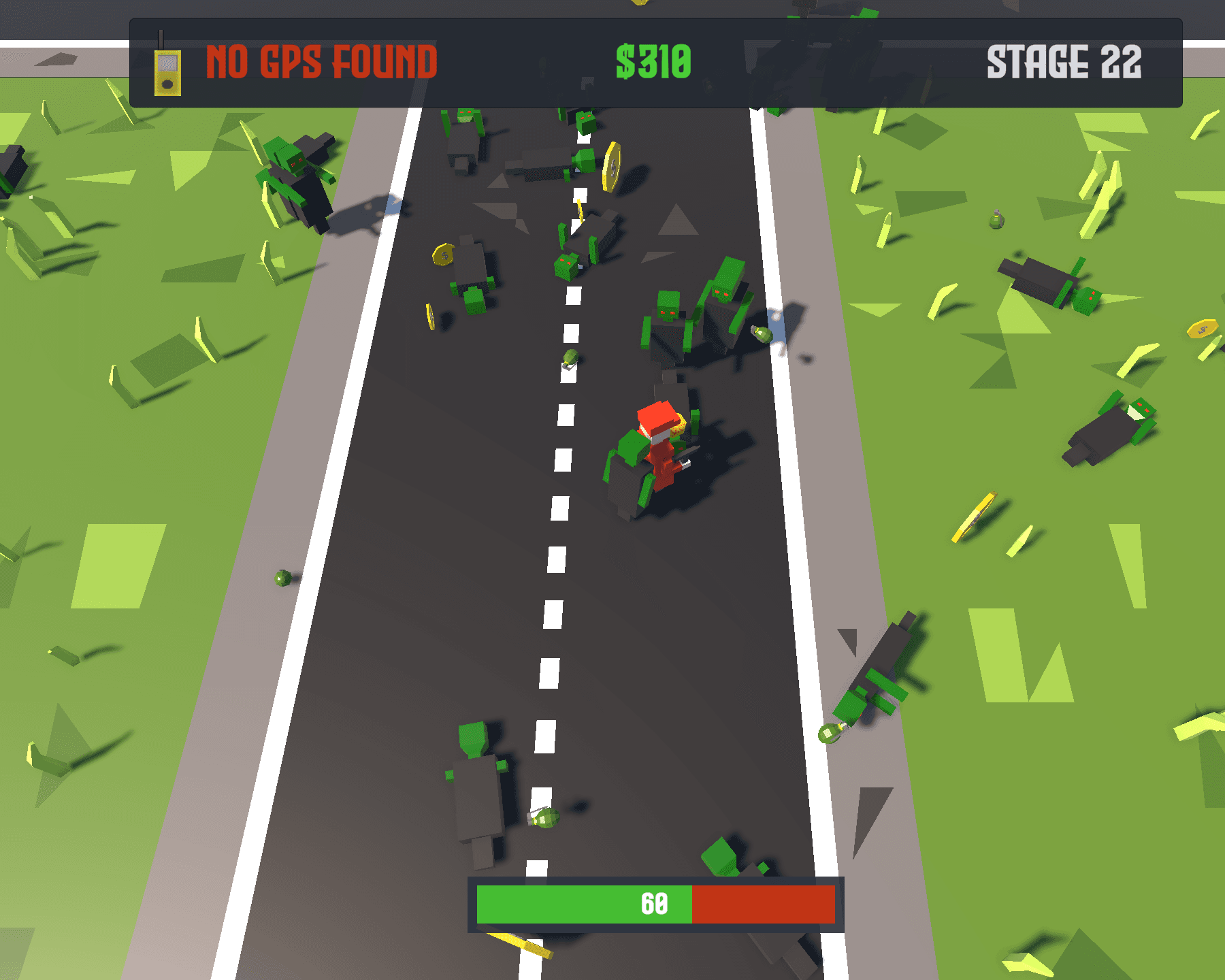The image size is (1225, 980).
Task: Click the zombie crawling at bottom right
Action: (x=878, y=681)
